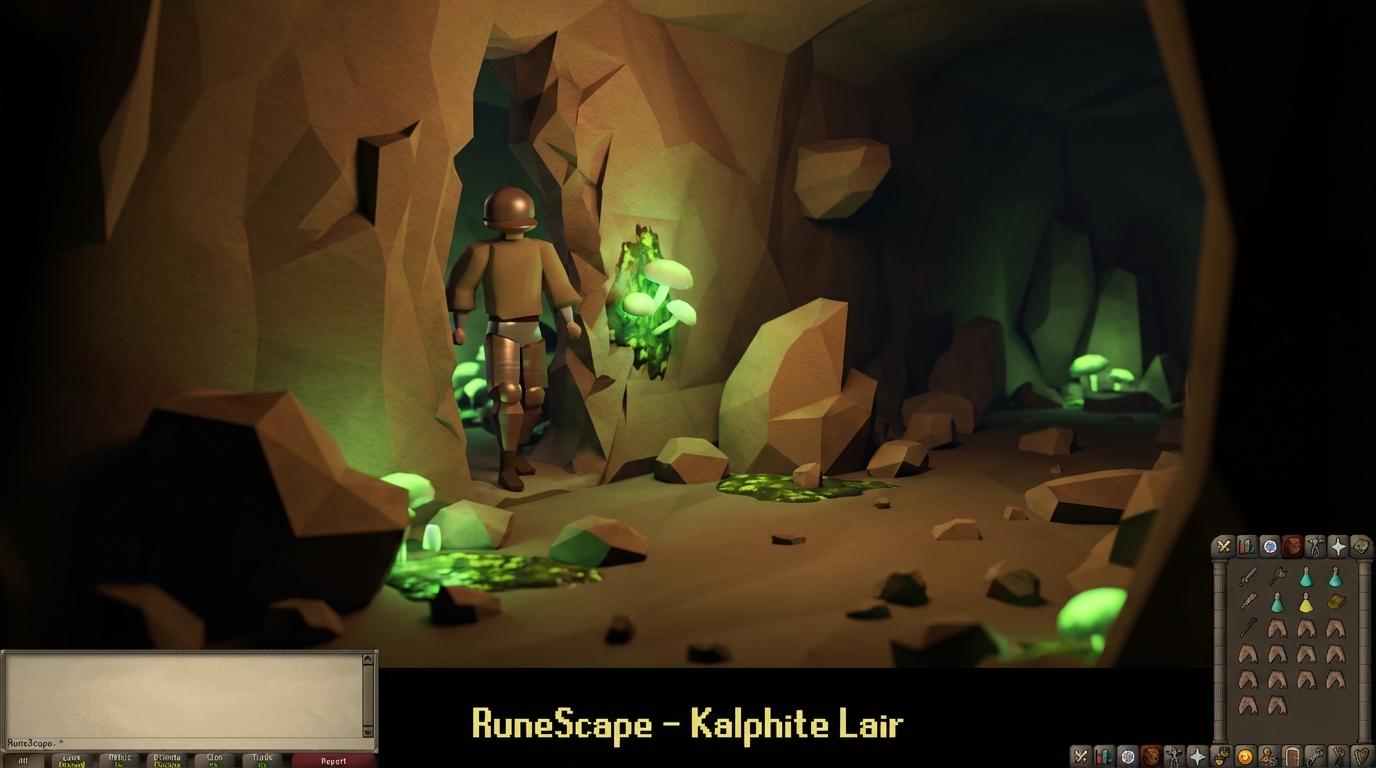The image size is (1376, 768).
Task: Open the Friends List tab
Action: (x=1268, y=755)
